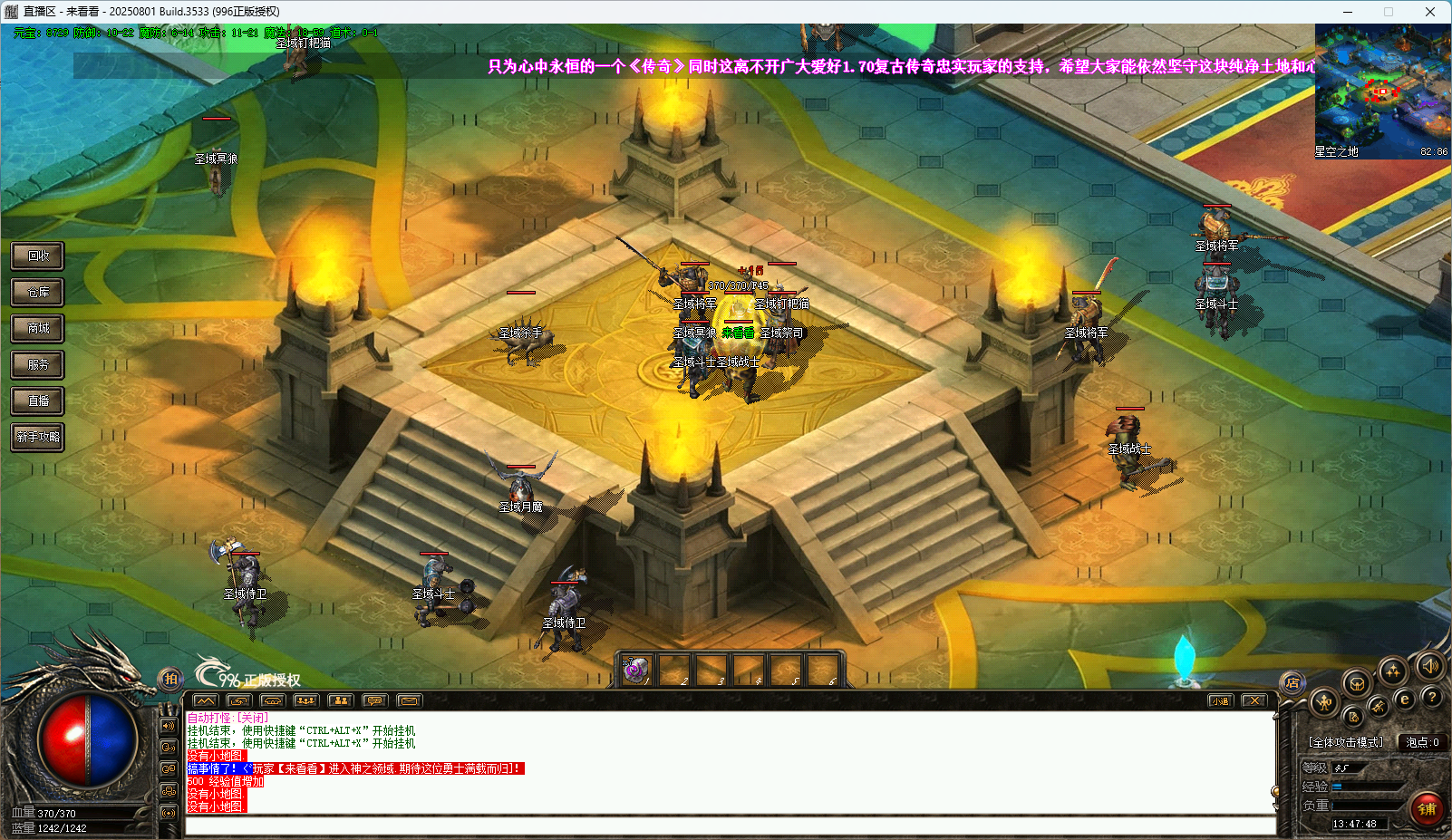Viewport: 1452px width, 840px height.
Task: Click the red 铺 stall button
Action: point(1427,808)
